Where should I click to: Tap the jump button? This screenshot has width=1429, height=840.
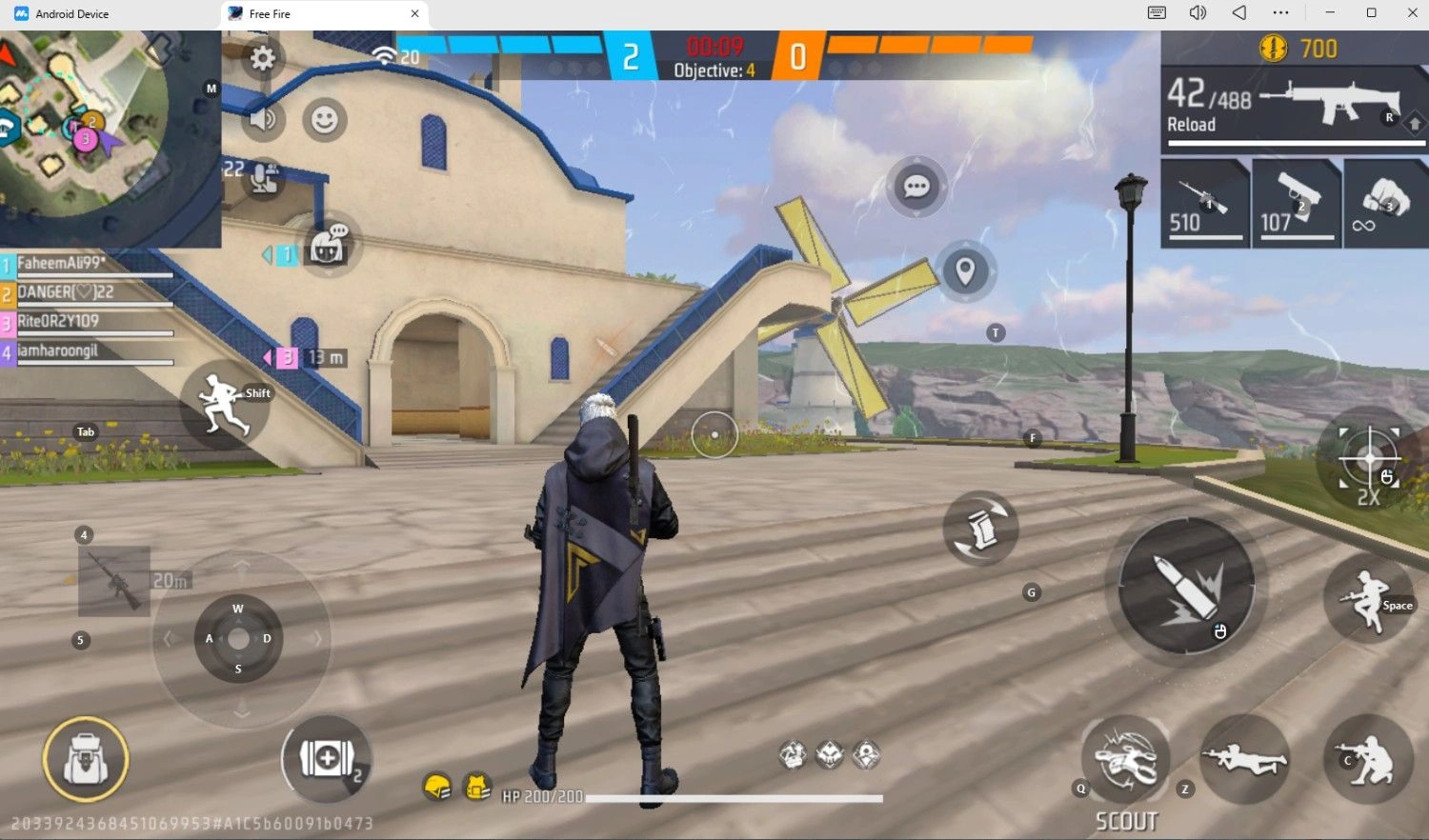click(x=1368, y=600)
